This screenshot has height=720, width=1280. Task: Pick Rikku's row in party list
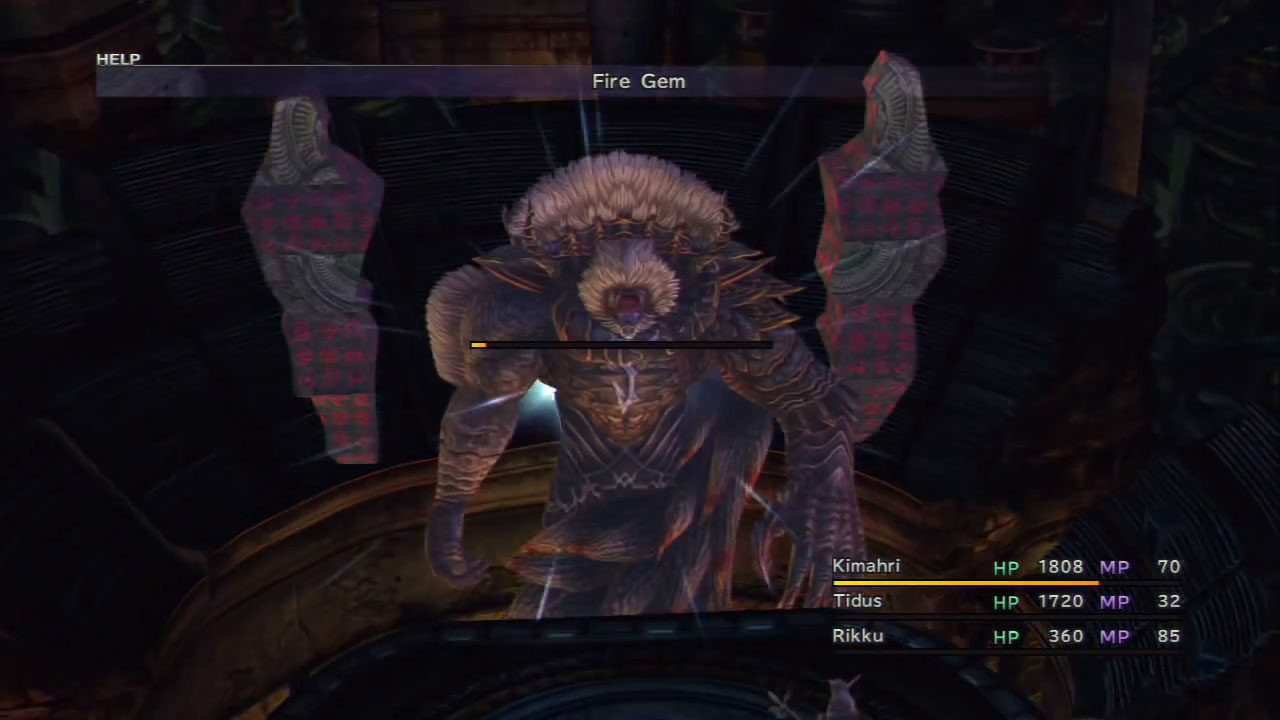pyautogui.click(x=1005, y=636)
